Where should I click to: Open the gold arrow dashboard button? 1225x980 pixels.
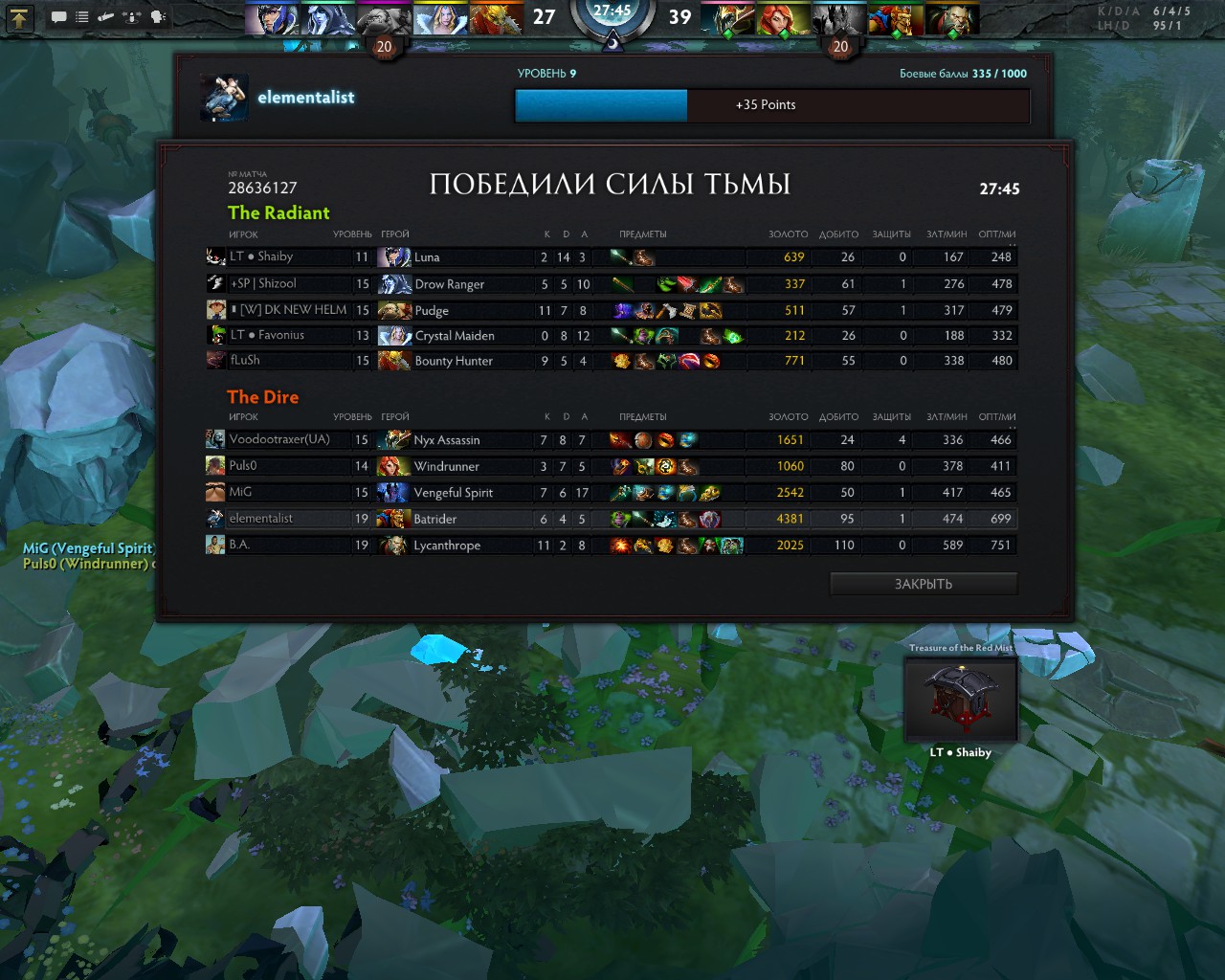click(x=20, y=17)
